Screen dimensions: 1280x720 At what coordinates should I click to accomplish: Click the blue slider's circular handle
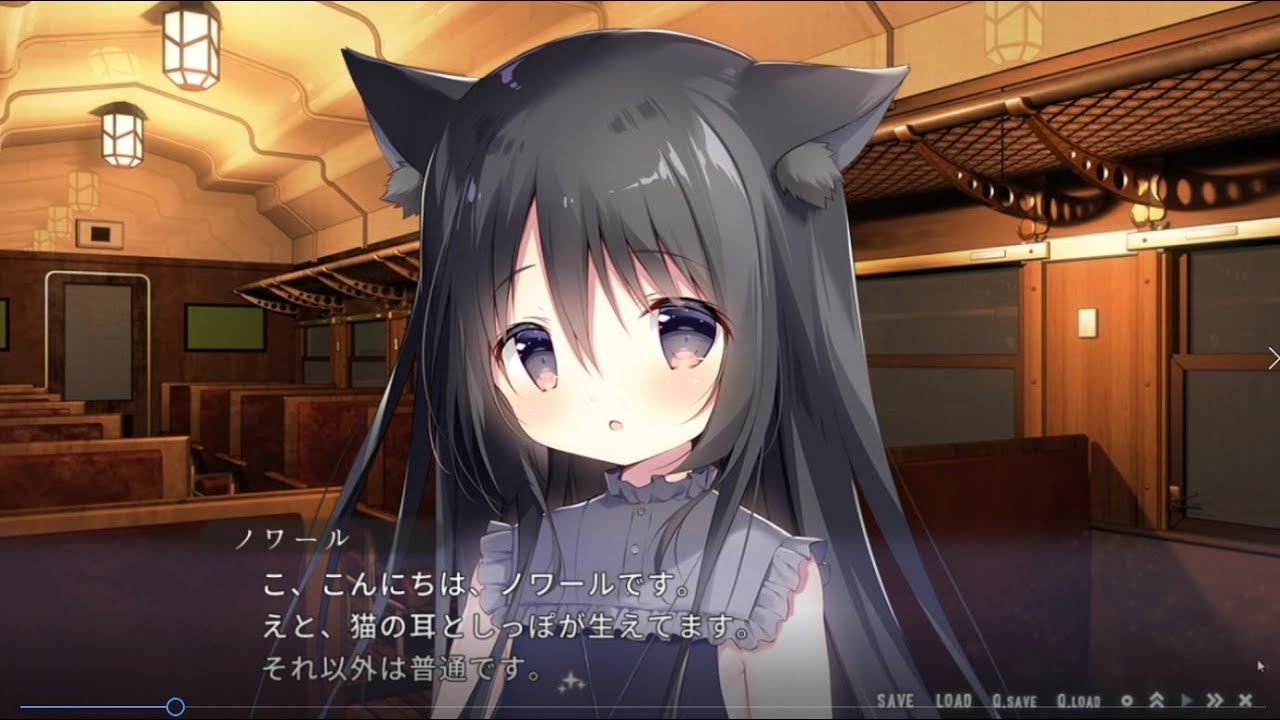pyautogui.click(x=176, y=703)
